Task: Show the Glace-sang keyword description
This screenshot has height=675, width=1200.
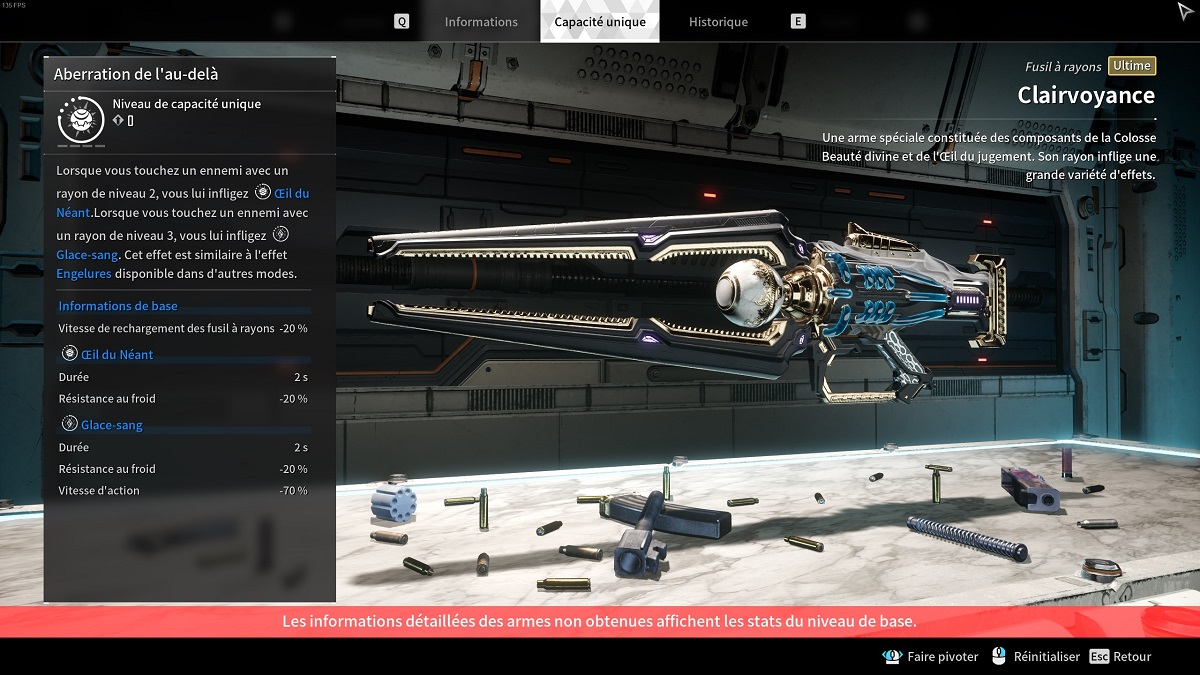Action: pyautogui.click(x=88, y=255)
